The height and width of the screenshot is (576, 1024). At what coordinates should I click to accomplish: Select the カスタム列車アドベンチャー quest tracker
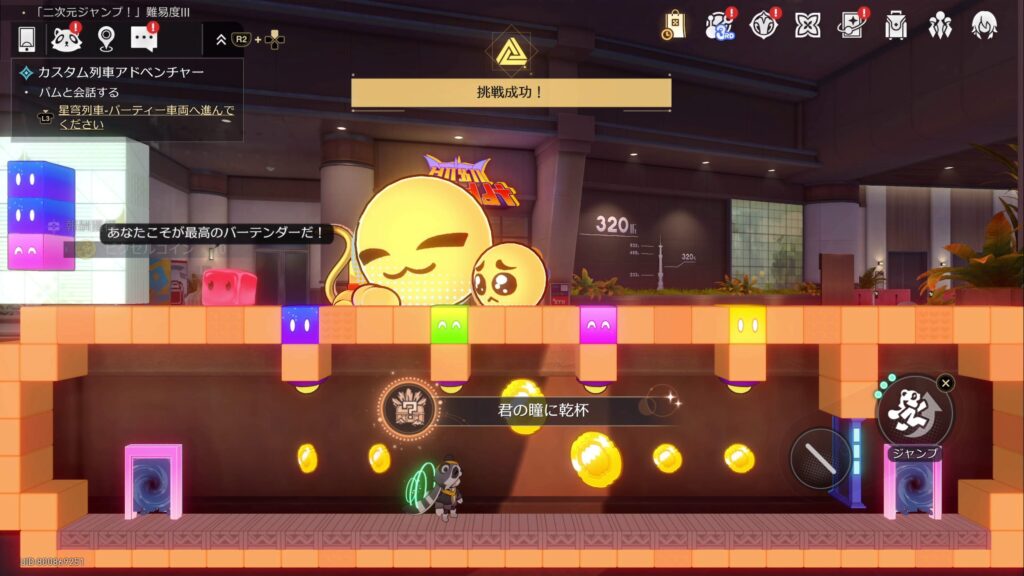120,72
